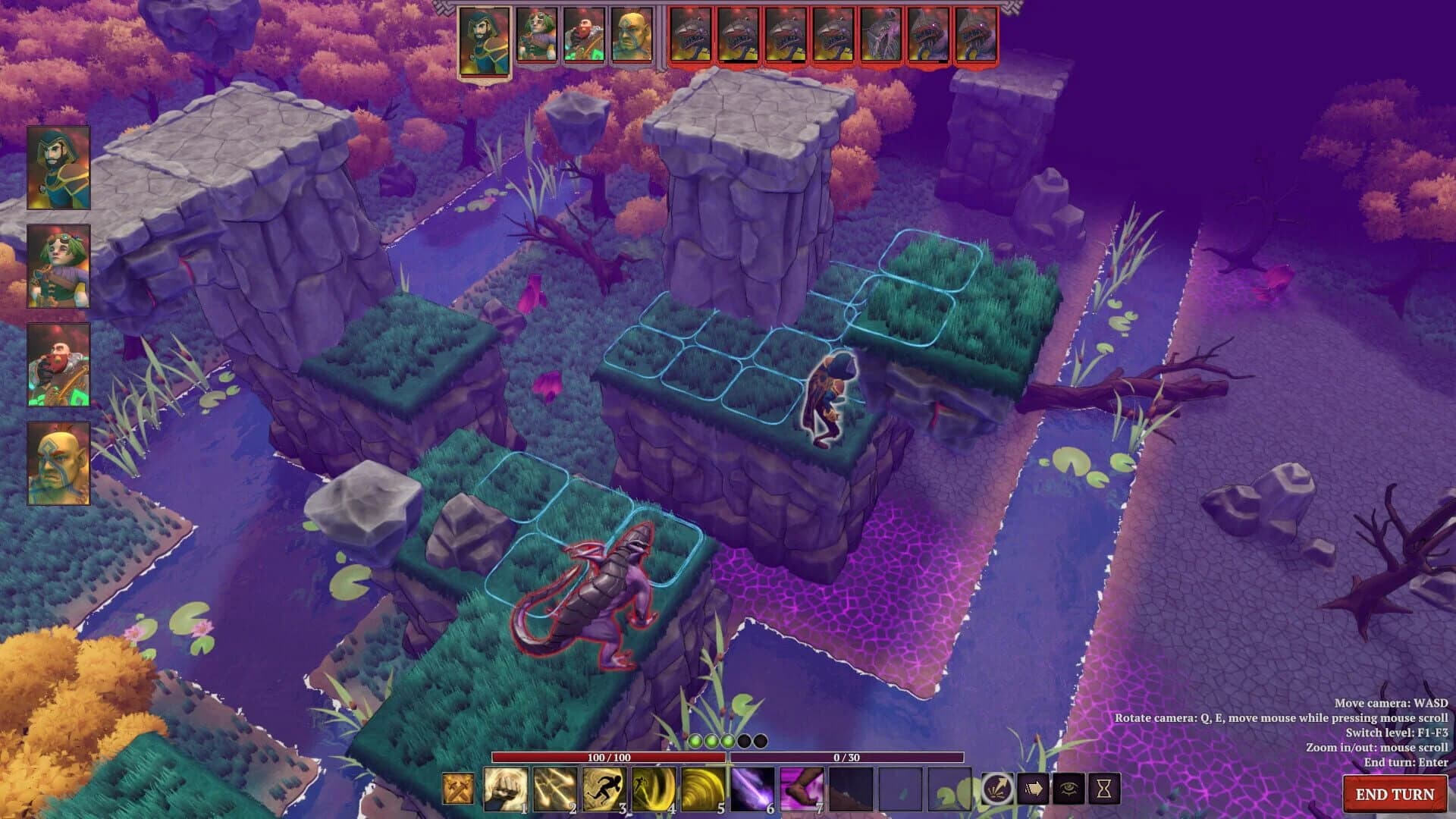This screenshot has height=819, width=1456.
Task: Open the bearded mage portrait in turn order
Action: (x=486, y=38)
